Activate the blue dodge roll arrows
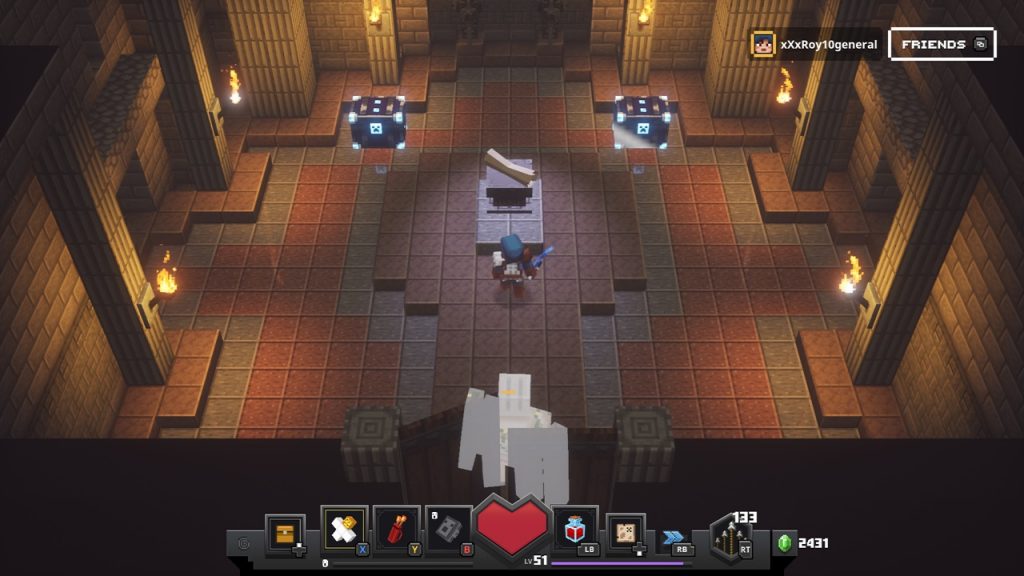Screen dimensions: 1024x576 point(674,538)
